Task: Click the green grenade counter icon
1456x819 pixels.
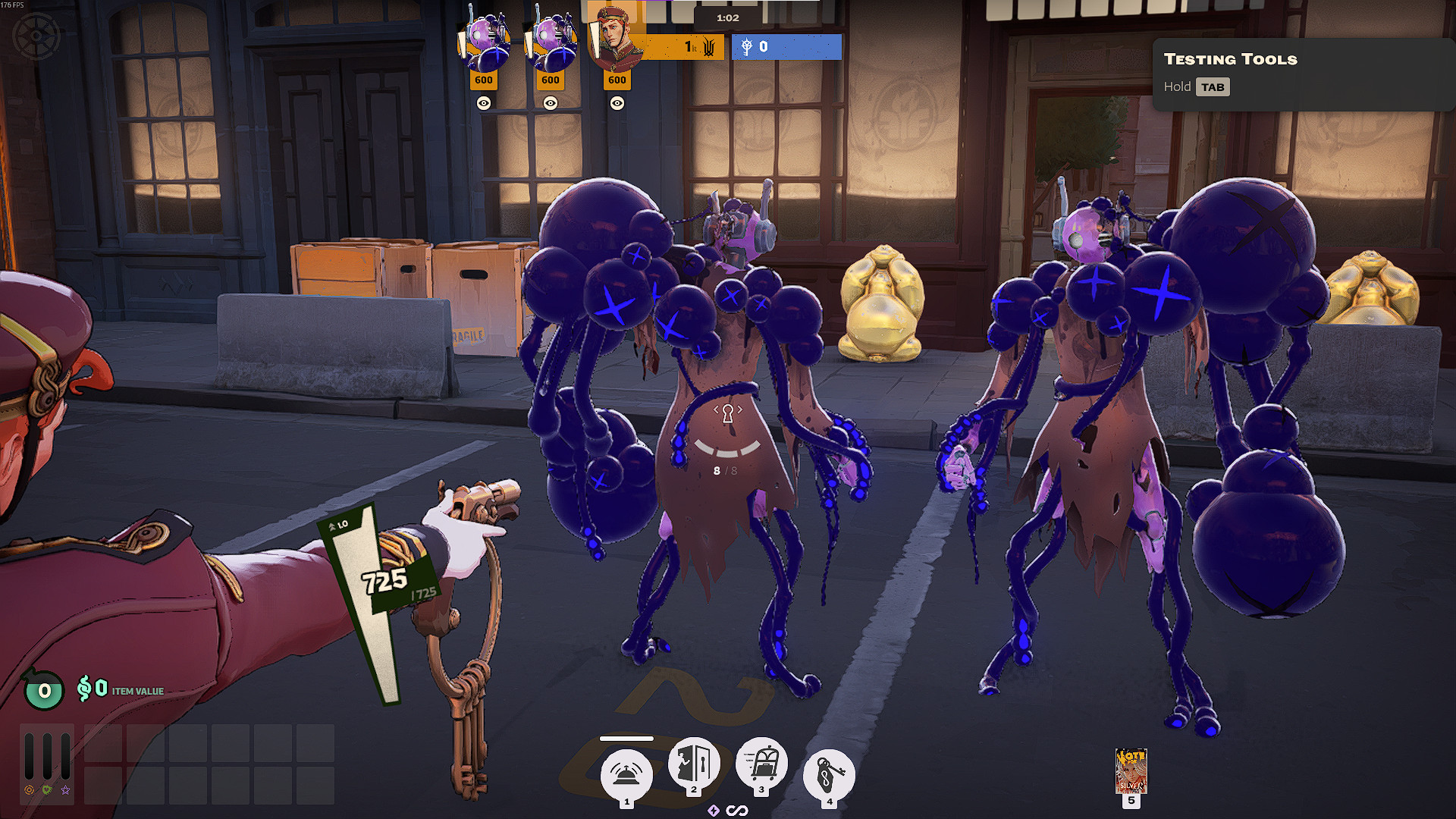Action: click(x=43, y=691)
